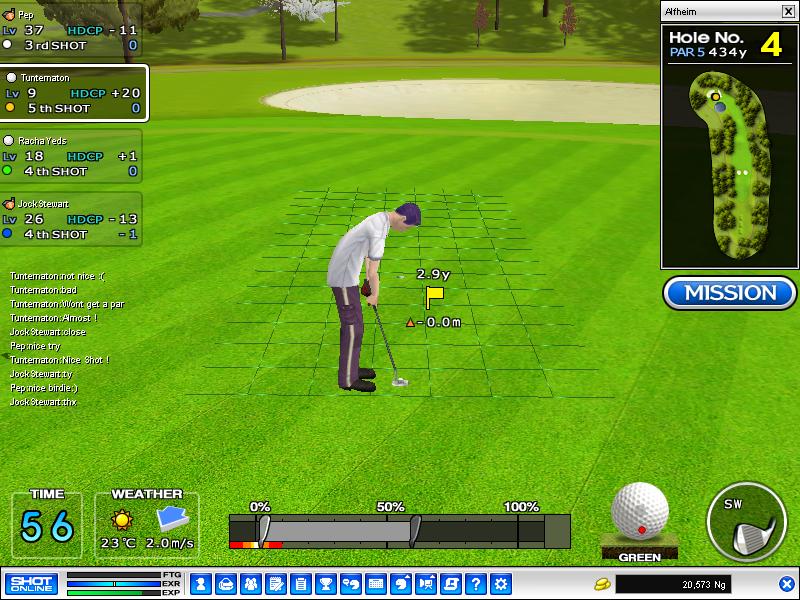Select RachaYeds' player scorecard panel
The width and height of the screenshot is (800, 600).
pyautogui.click(x=70, y=157)
